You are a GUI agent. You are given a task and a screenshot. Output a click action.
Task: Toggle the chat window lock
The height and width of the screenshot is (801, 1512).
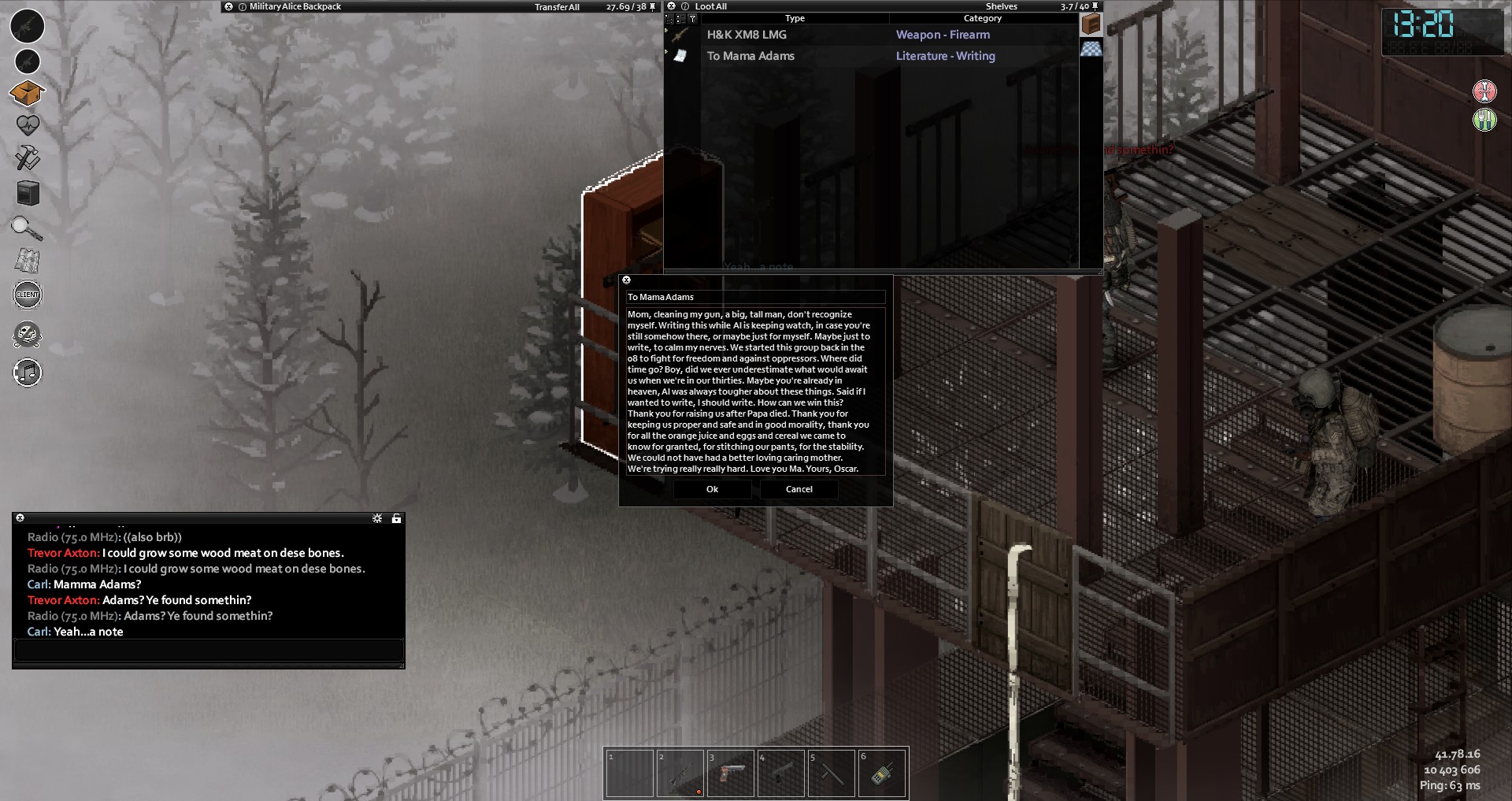[396, 518]
